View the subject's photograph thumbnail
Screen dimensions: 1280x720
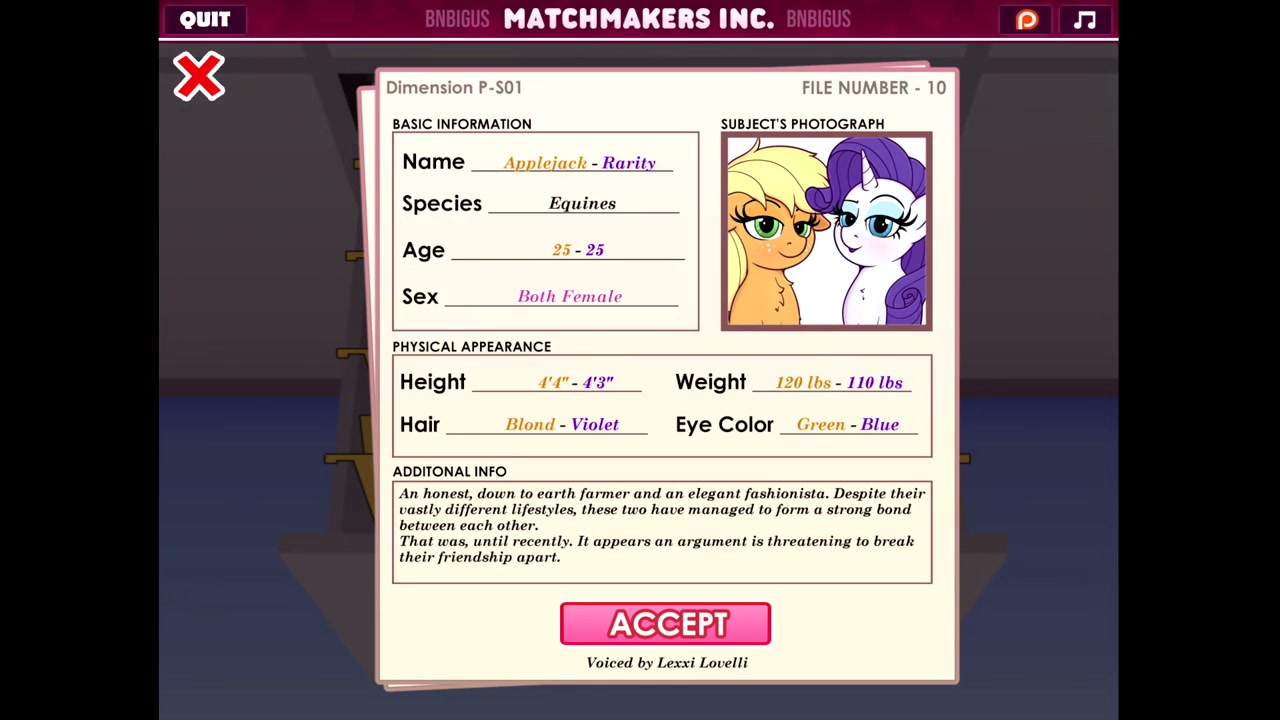point(826,231)
